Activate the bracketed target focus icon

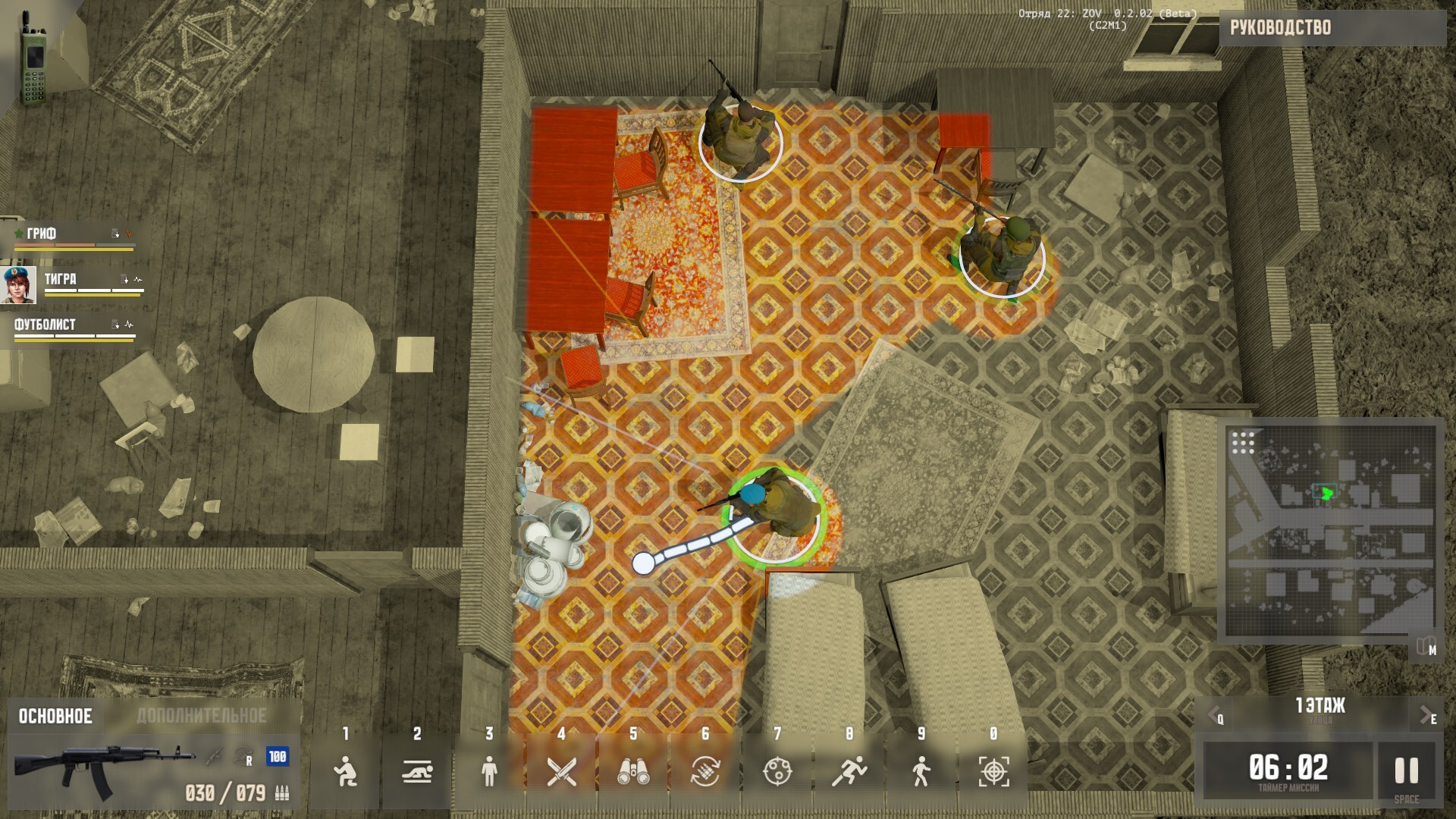click(x=993, y=772)
